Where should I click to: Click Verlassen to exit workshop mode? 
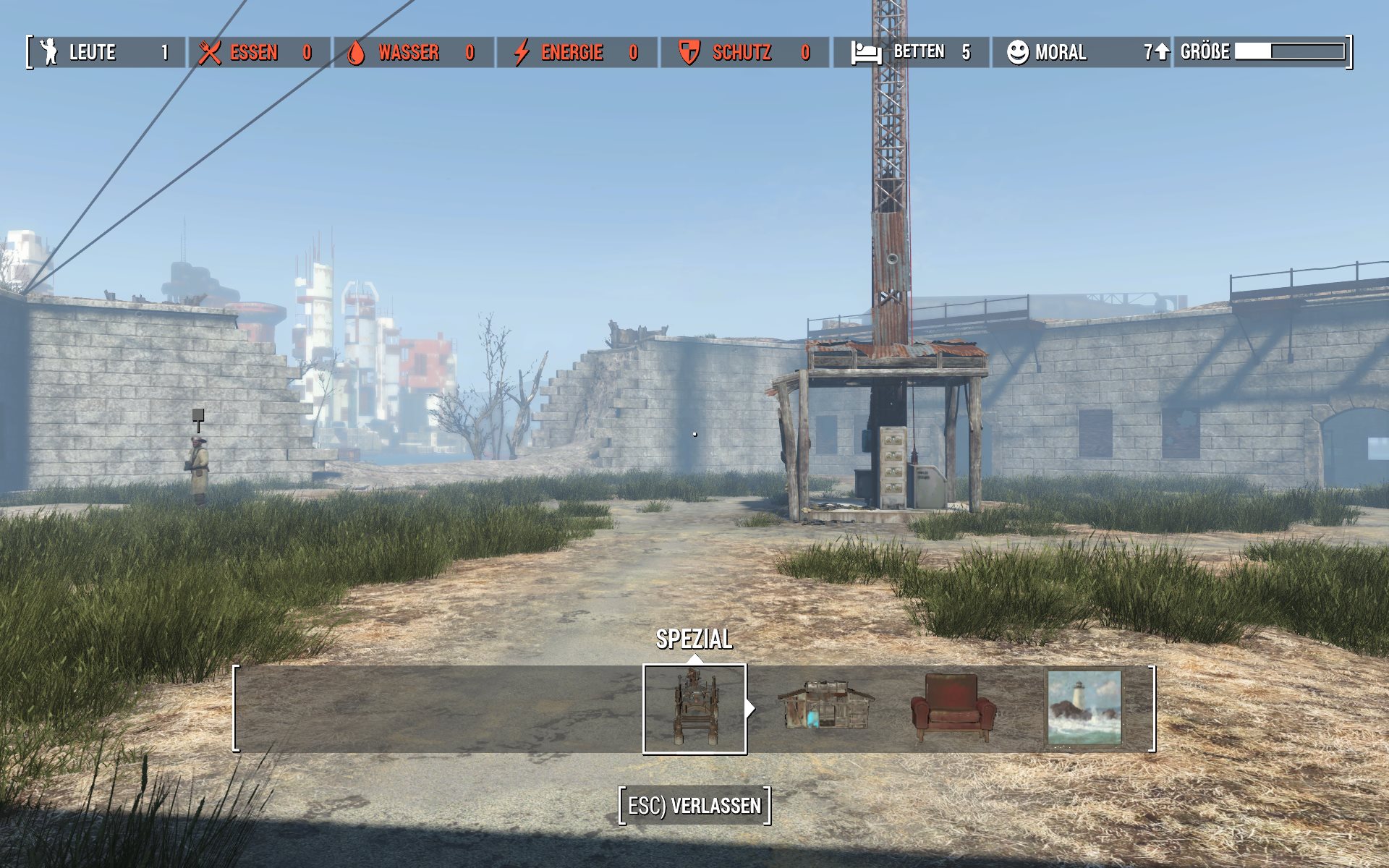click(x=694, y=806)
